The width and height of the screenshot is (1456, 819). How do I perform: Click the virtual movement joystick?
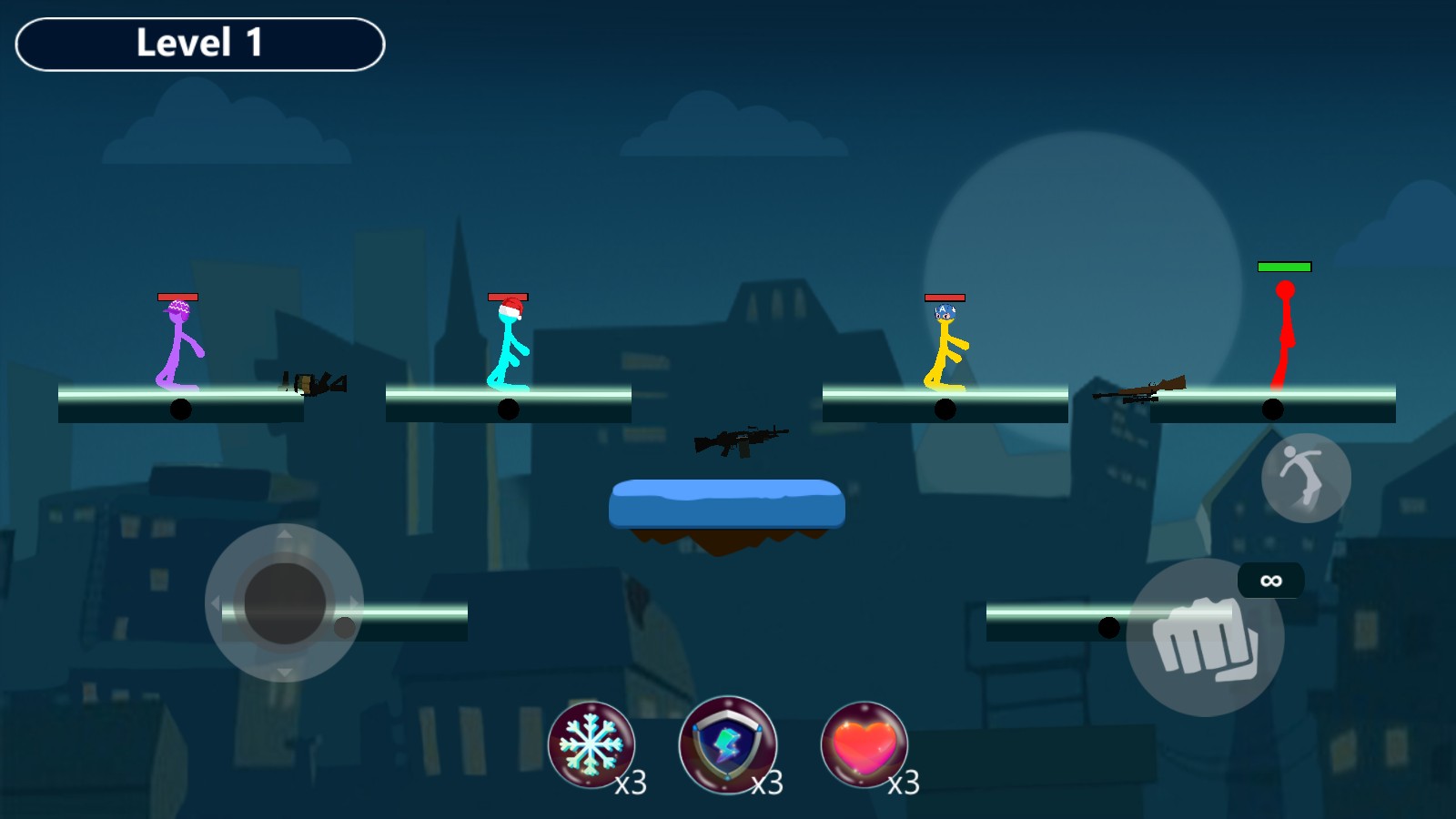[x=285, y=602]
